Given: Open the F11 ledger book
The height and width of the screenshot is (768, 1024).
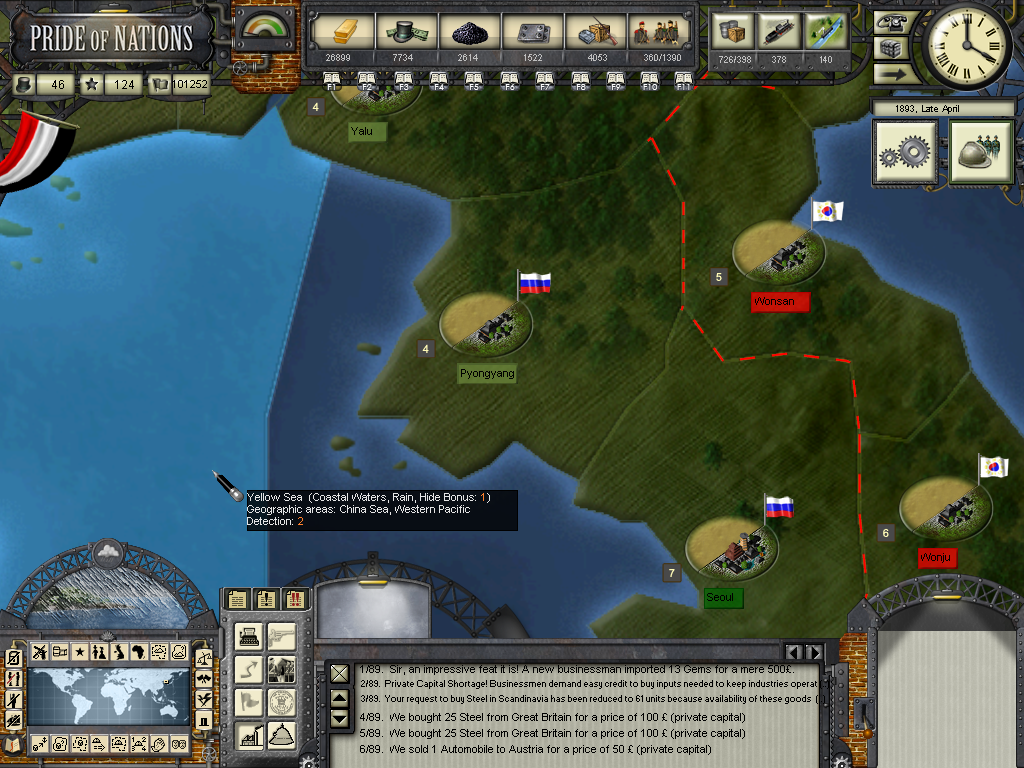Looking at the screenshot, I should pos(684,80).
